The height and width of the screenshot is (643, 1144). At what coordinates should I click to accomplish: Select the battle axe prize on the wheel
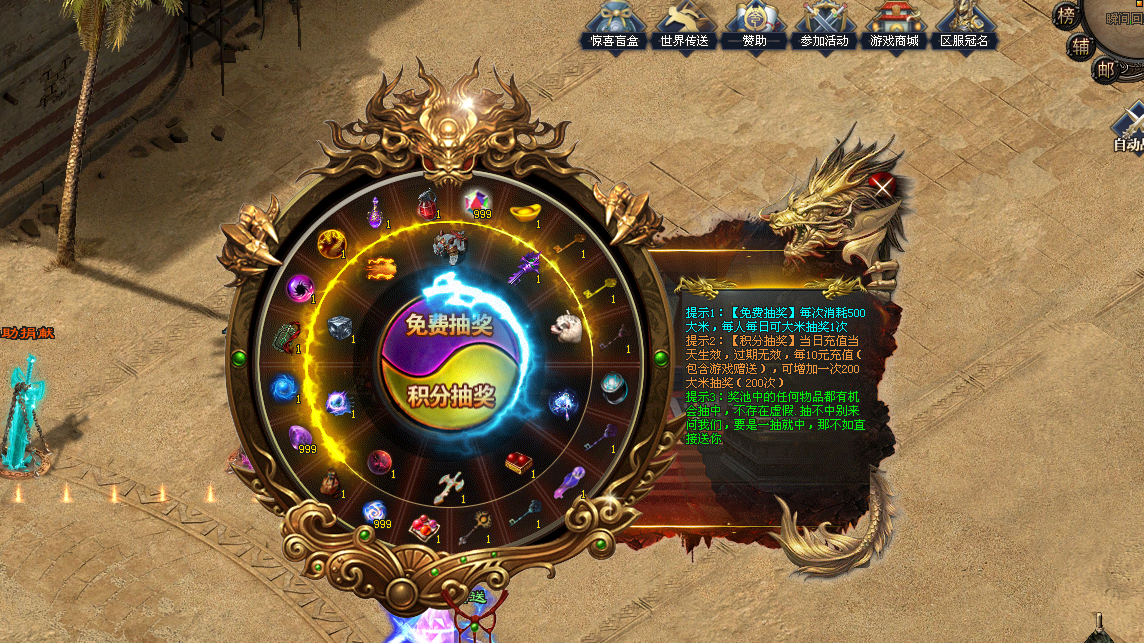coord(449,486)
